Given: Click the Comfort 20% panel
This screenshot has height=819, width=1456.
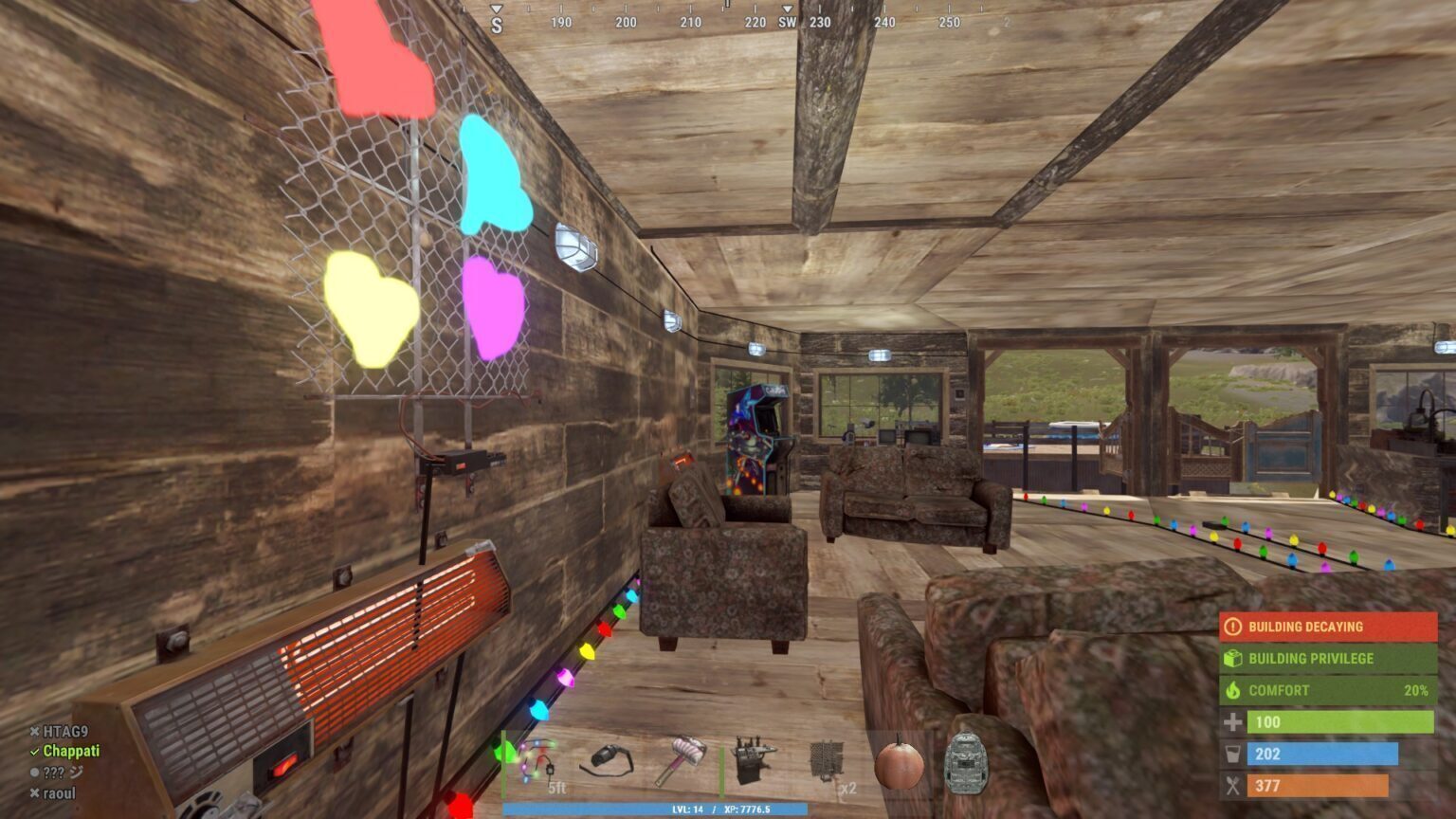Looking at the screenshot, I should tap(1325, 690).
